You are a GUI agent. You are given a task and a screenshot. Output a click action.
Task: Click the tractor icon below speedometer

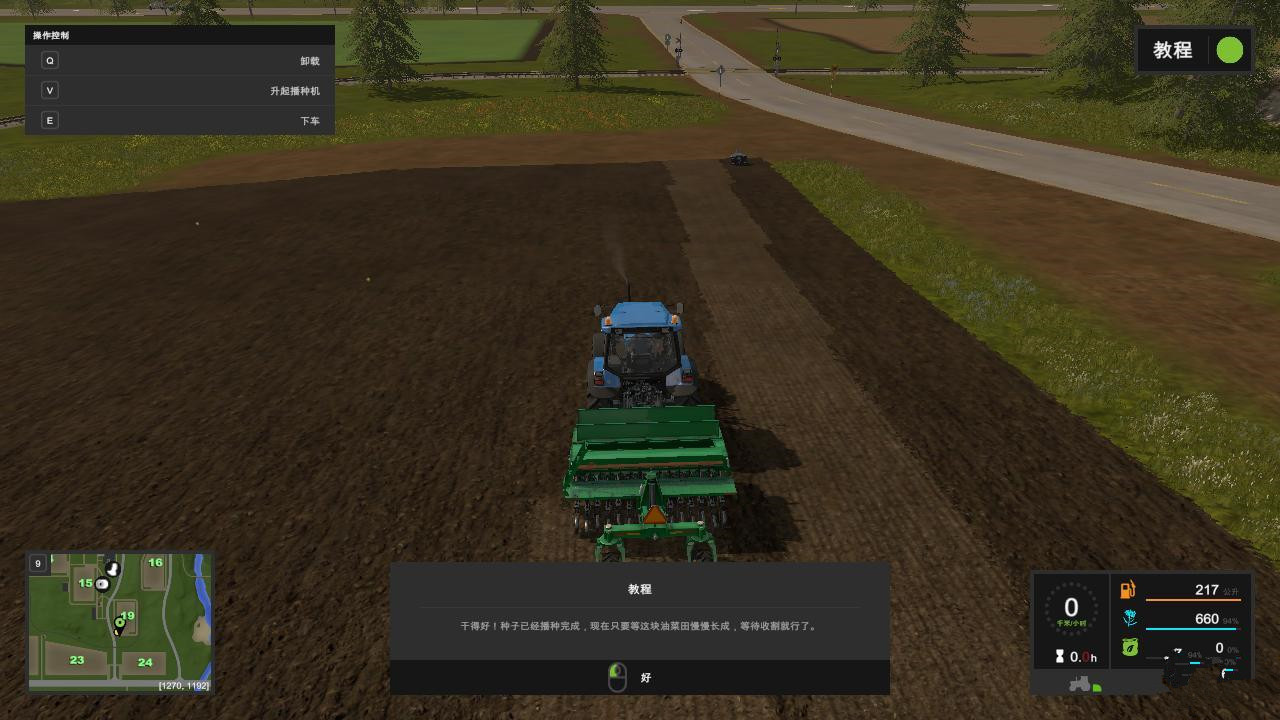point(1081,684)
